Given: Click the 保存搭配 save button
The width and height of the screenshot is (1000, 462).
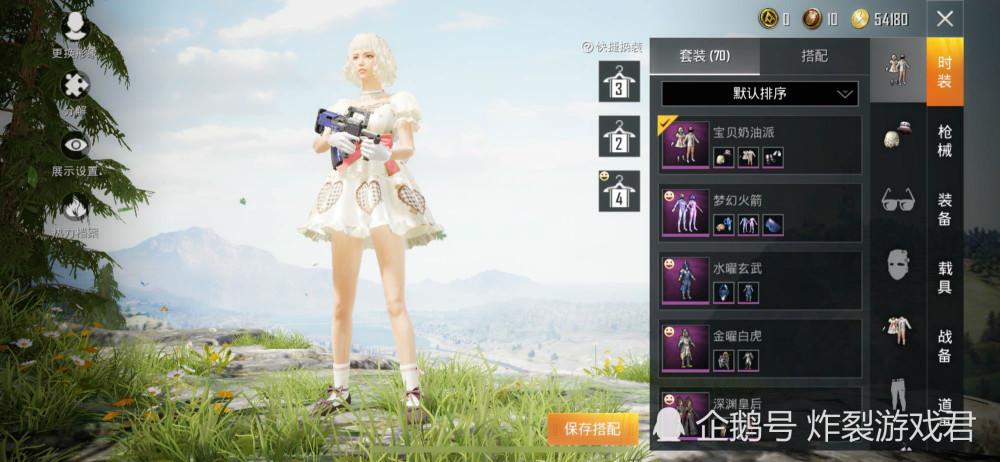Looking at the screenshot, I should click(593, 429).
